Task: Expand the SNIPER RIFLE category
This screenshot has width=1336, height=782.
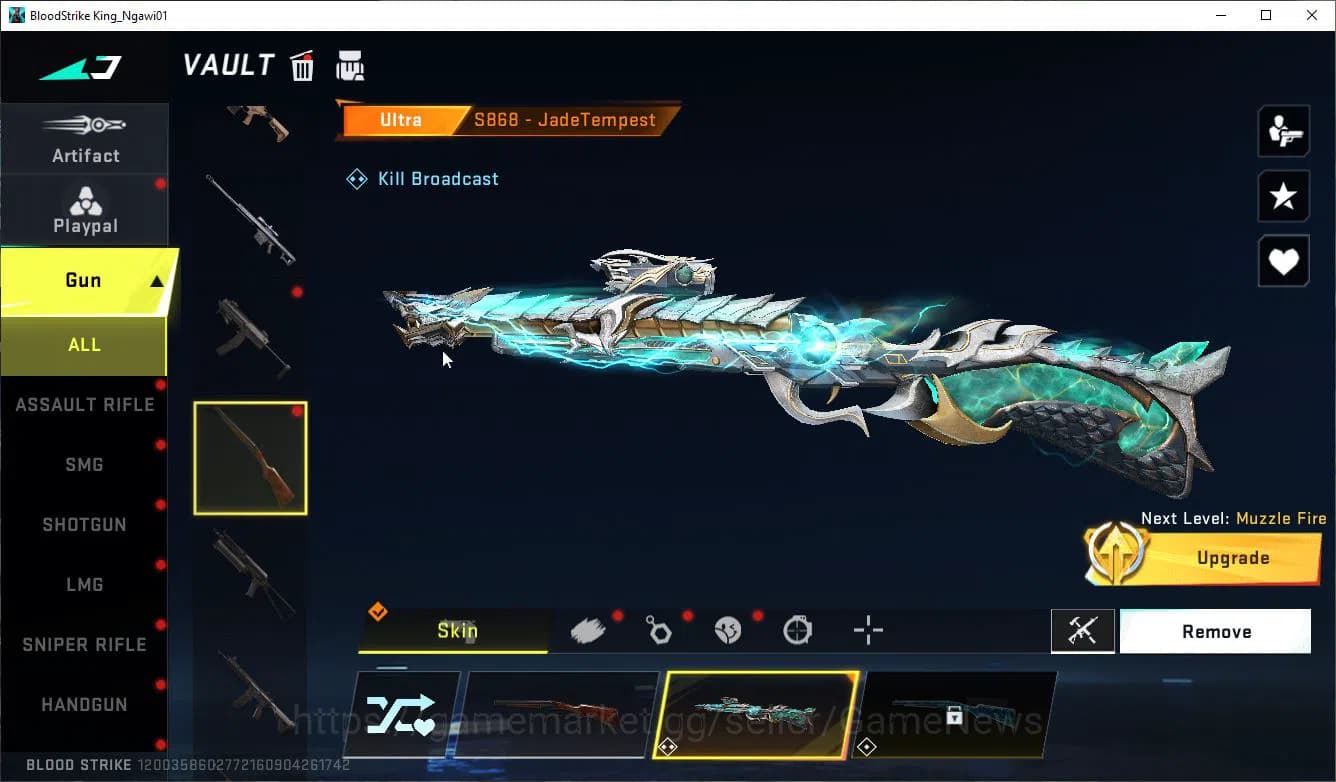Action: 84,644
